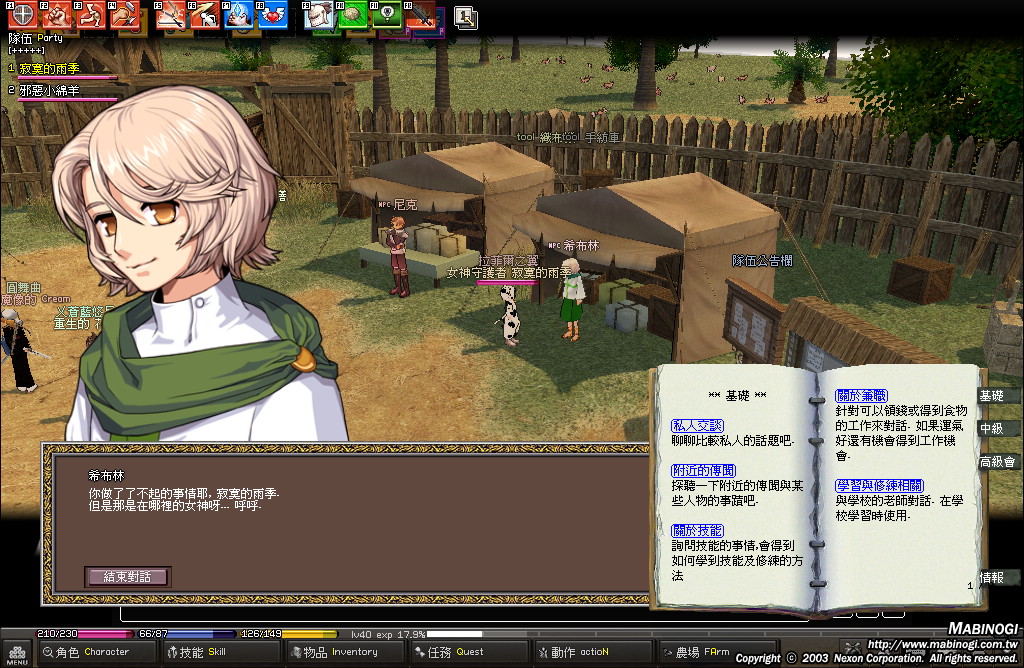Choose the 私人交談 keyword
The image size is (1024, 668).
[x=697, y=426]
